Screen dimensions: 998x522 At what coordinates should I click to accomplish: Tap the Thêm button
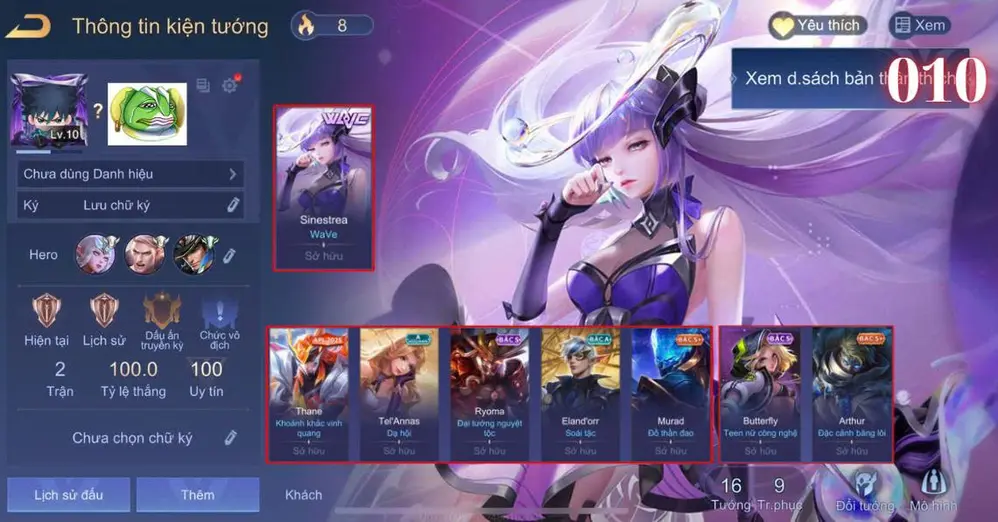pyautogui.click(x=197, y=494)
